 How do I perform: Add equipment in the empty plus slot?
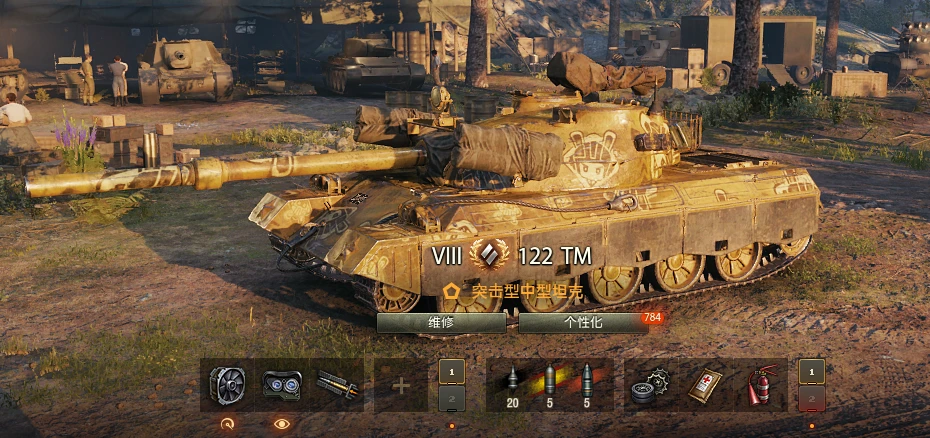click(x=401, y=385)
